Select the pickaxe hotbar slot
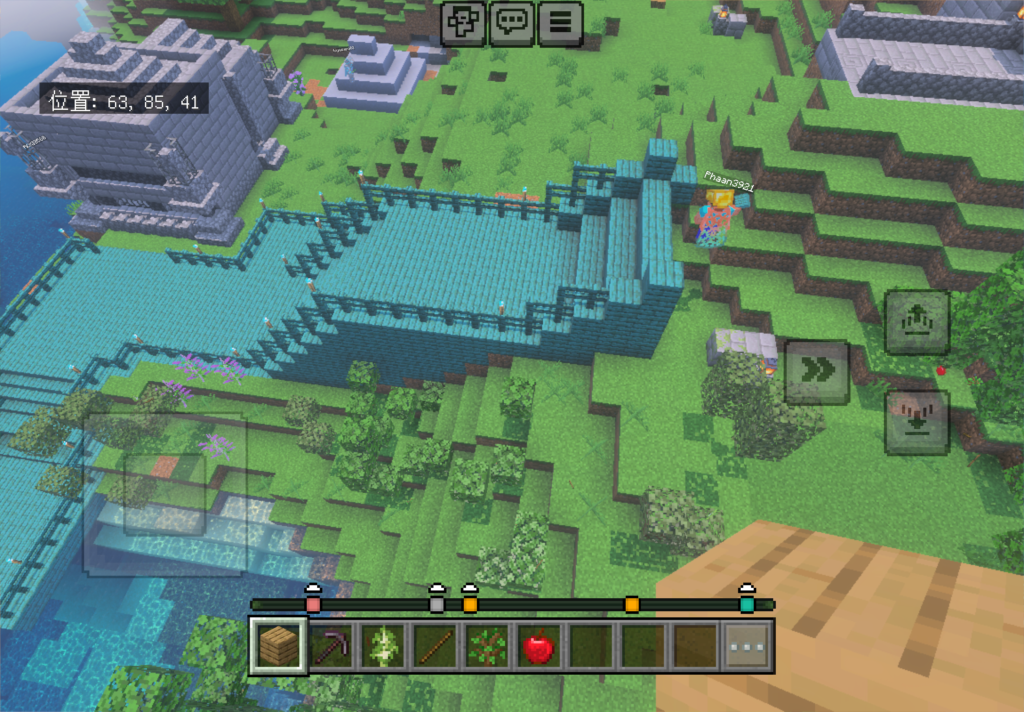1024x712 pixels. click(331, 646)
